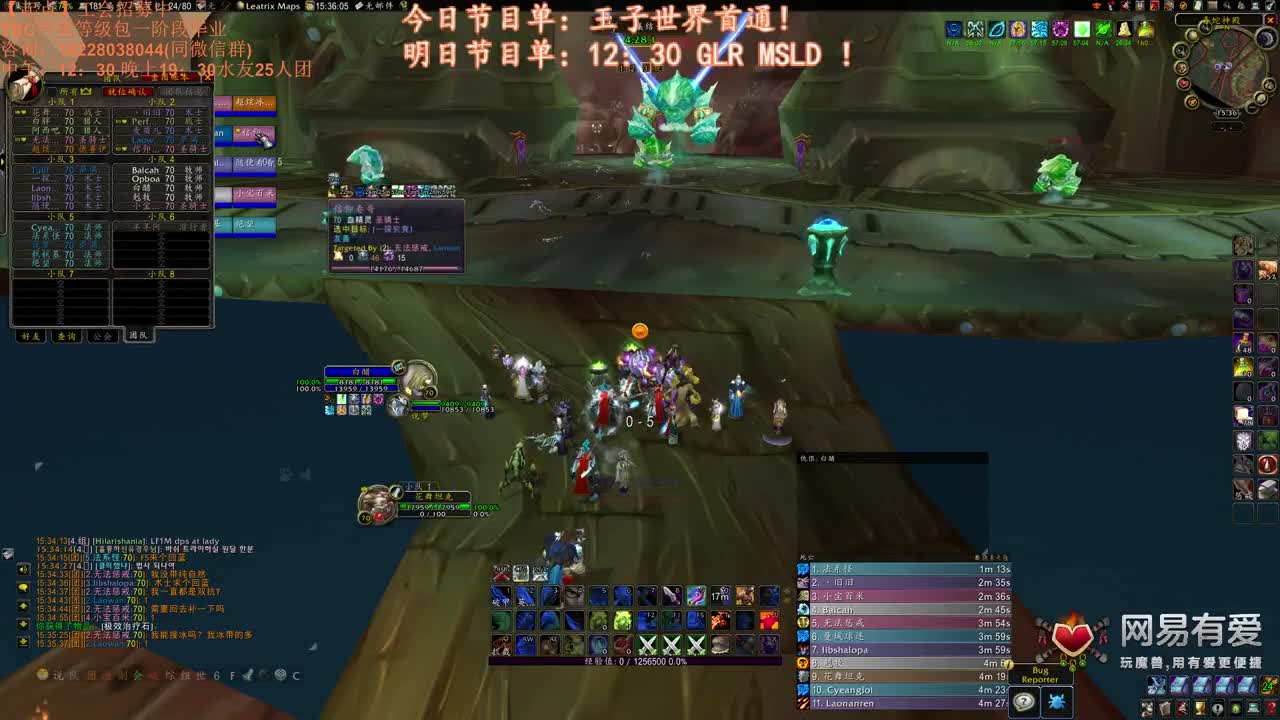Toggle the 所有 checkbox in the raid panel
Image resolution: width=1280 pixels, height=720 pixels.
(53, 91)
